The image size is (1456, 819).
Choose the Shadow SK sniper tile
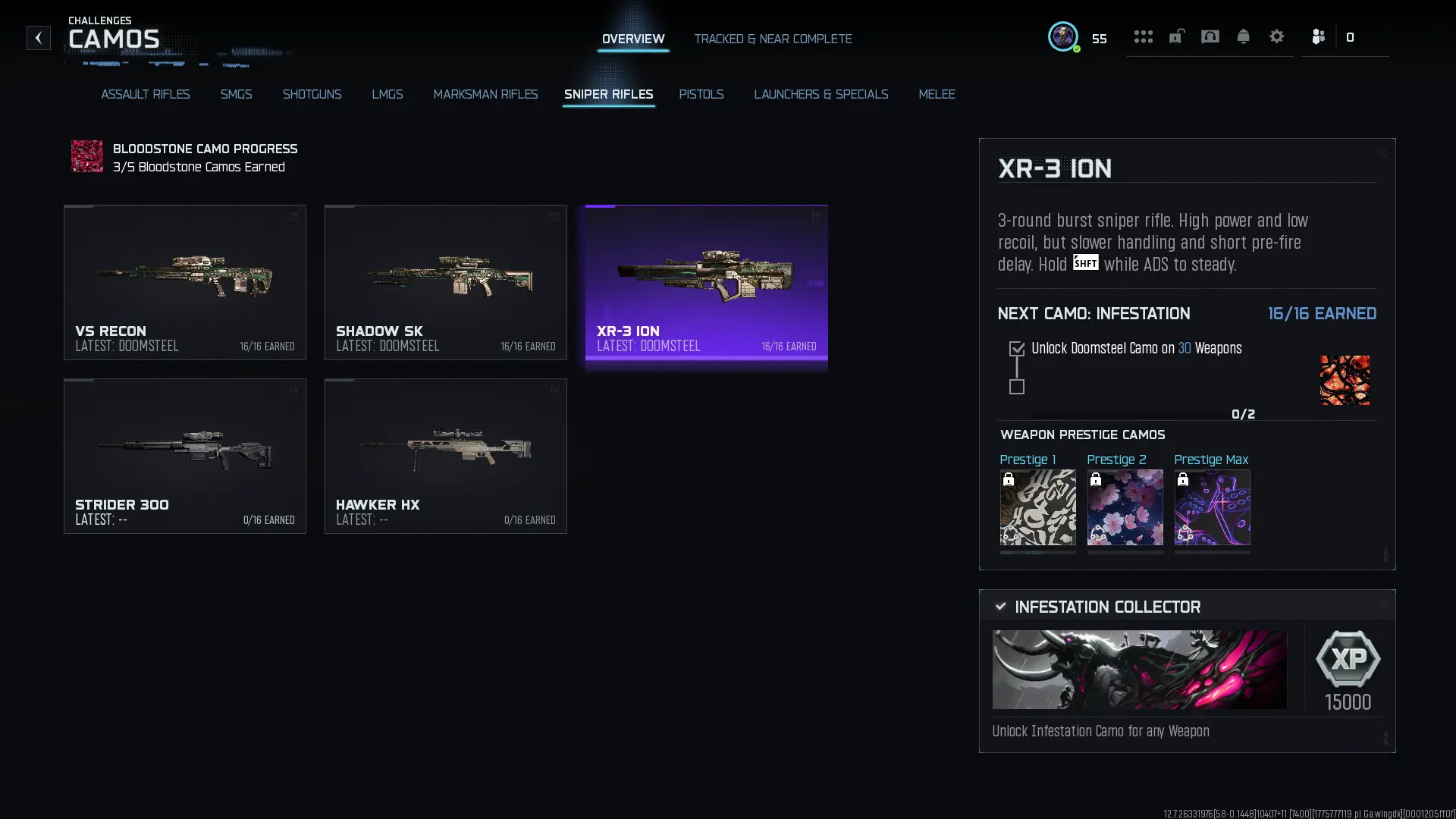tap(446, 282)
